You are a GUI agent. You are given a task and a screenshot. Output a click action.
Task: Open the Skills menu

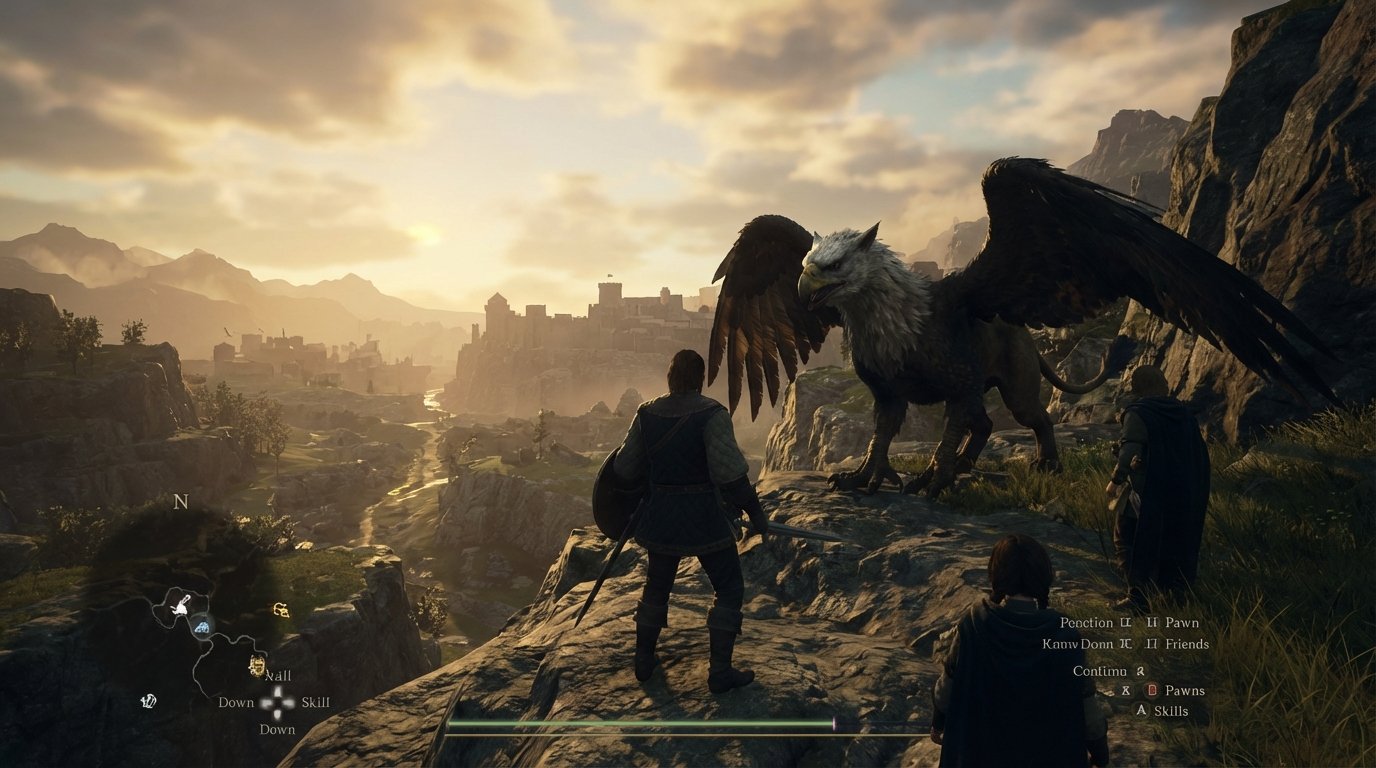pyautogui.click(x=1171, y=710)
